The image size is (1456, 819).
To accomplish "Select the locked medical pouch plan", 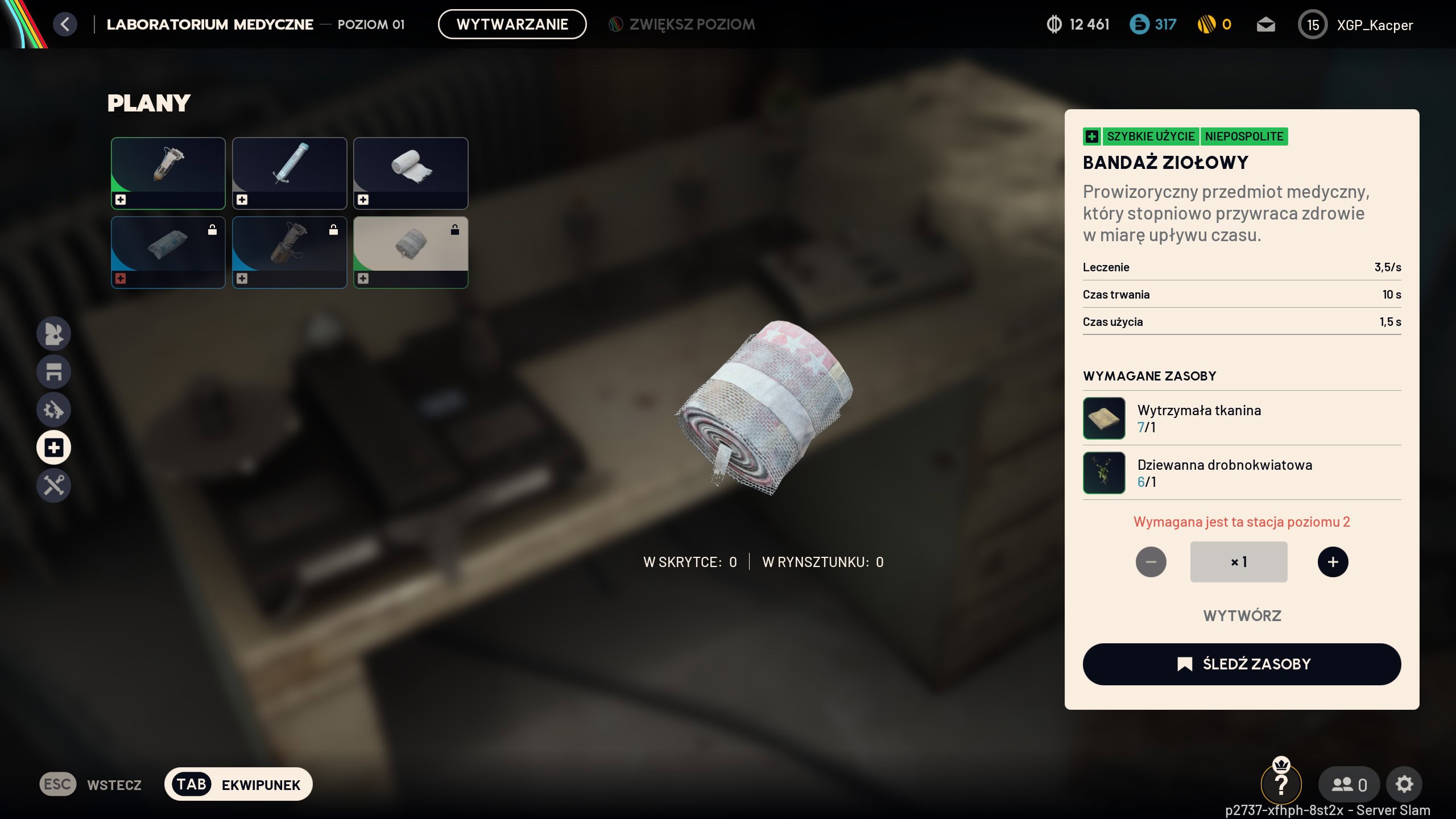I will tap(168, 252).
